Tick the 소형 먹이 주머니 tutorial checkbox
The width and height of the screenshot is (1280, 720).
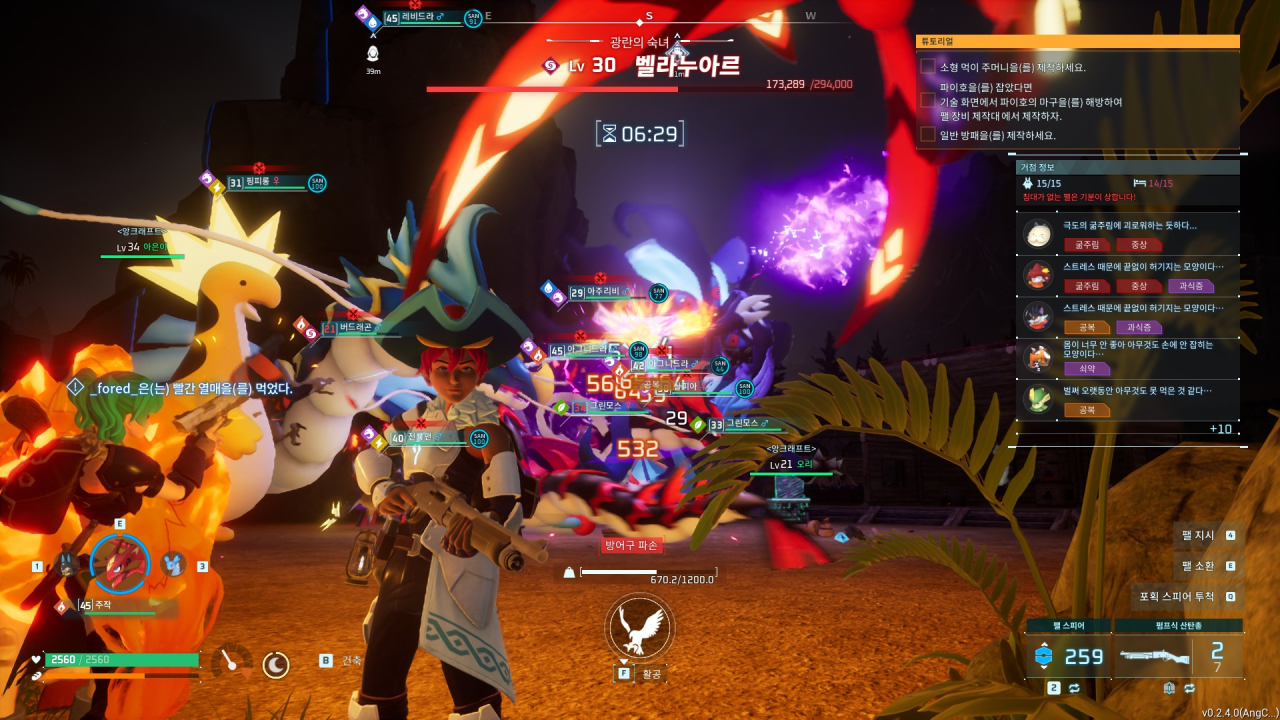928,67
